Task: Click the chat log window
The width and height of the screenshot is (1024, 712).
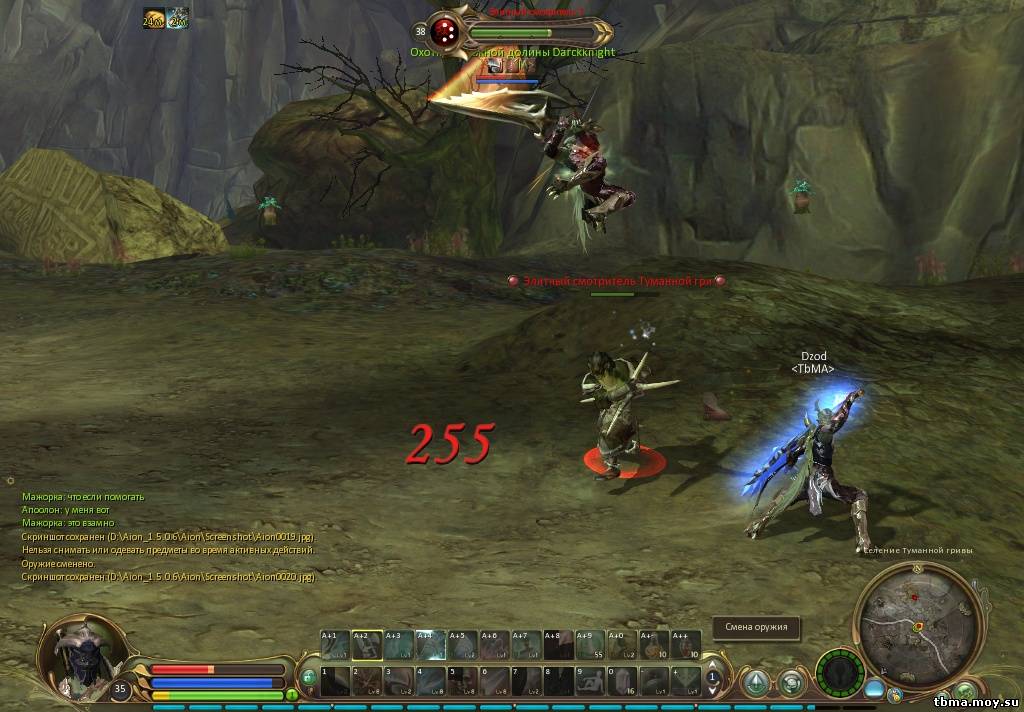Action: (x=170, y=537)
